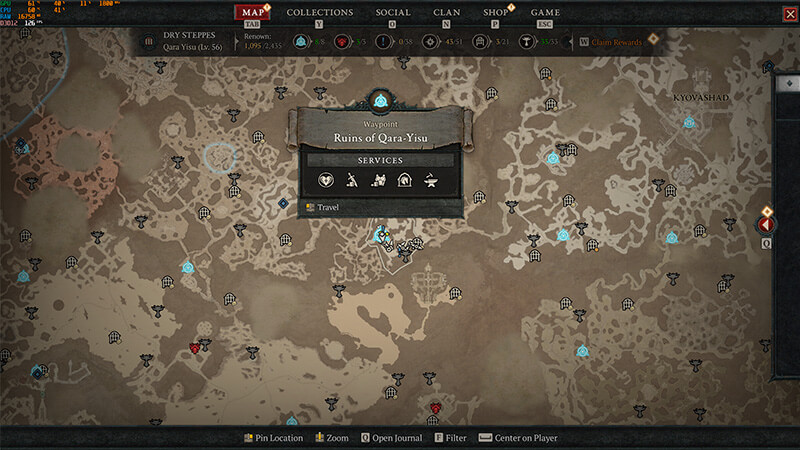The image size is (800, 450).
Task: Expand the side panel with the red arrow
Action: point(767,226)
